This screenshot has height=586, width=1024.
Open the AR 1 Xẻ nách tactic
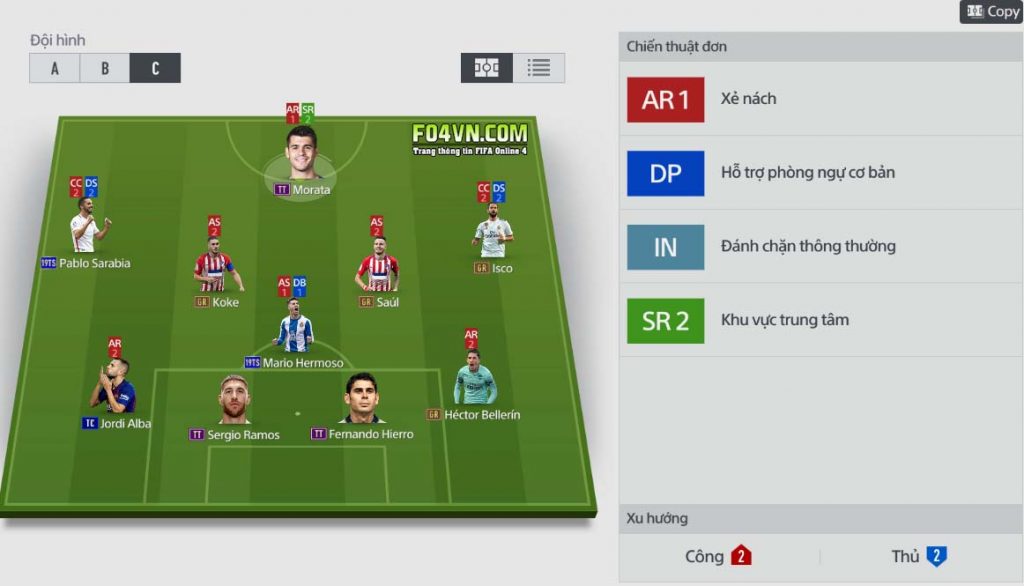coord(820,99)
